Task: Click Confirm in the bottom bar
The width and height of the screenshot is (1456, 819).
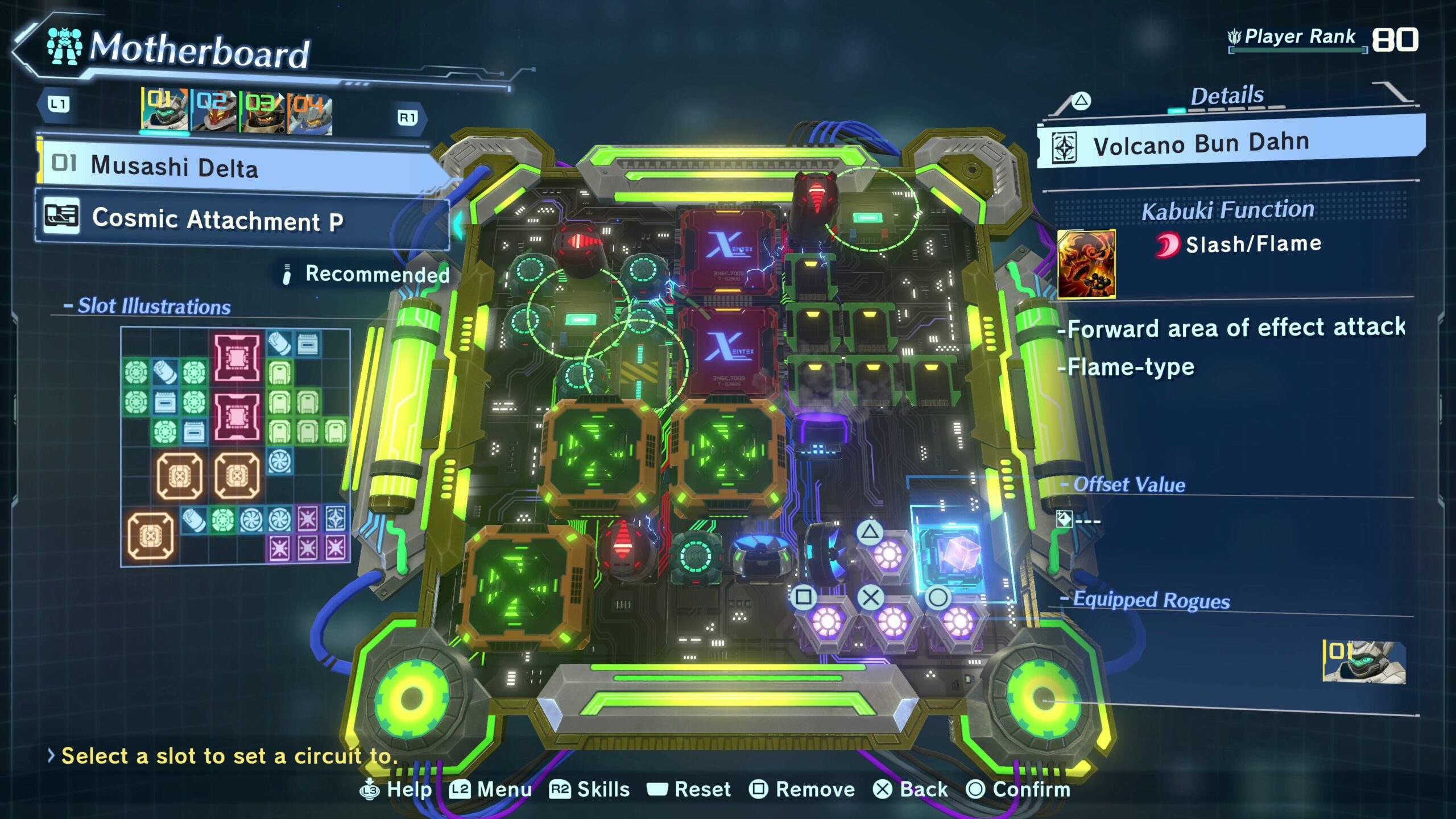Action: (x=1018, y=789)
